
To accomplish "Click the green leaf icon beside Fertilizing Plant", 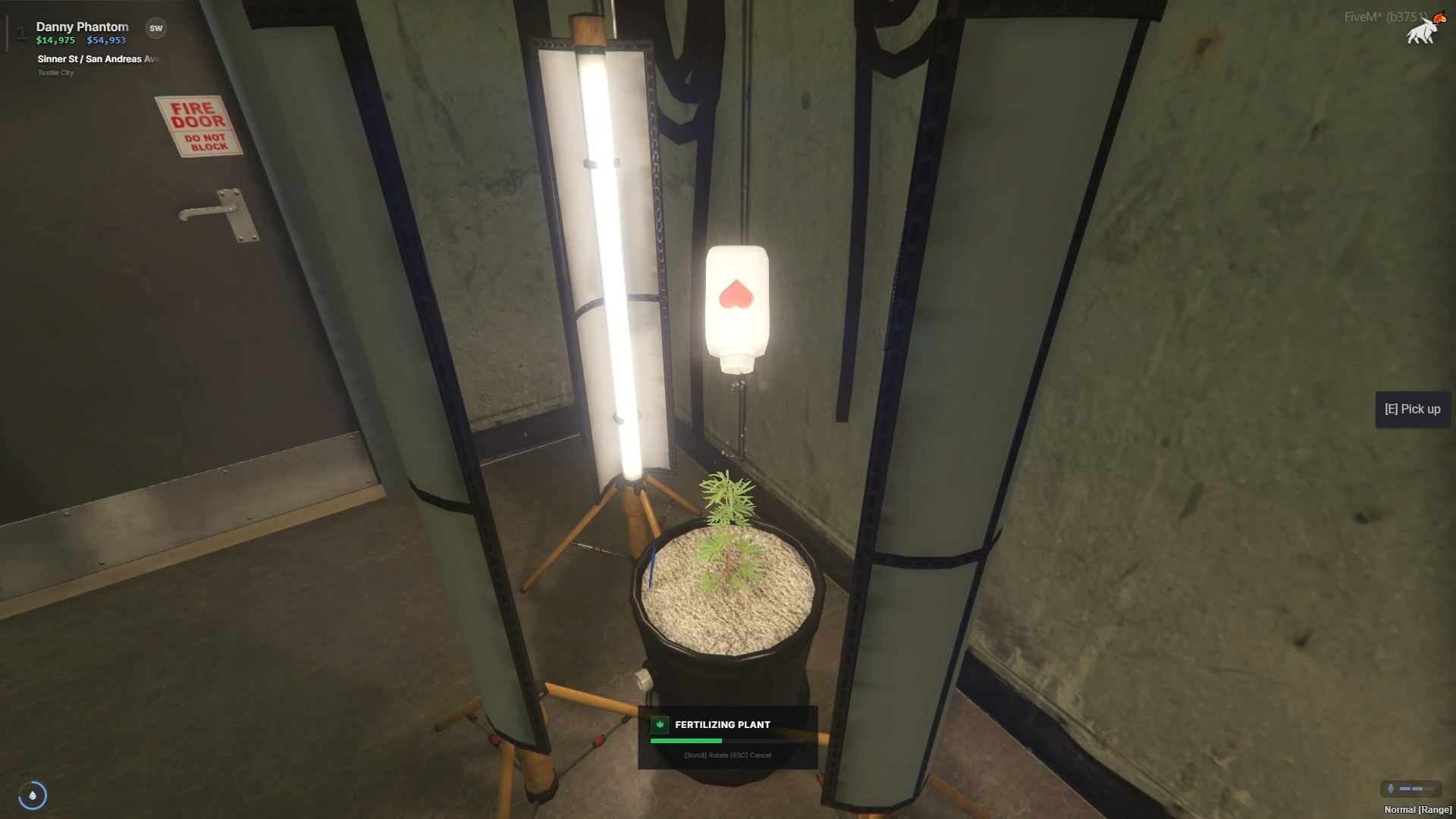I will [x=660, y=725].
